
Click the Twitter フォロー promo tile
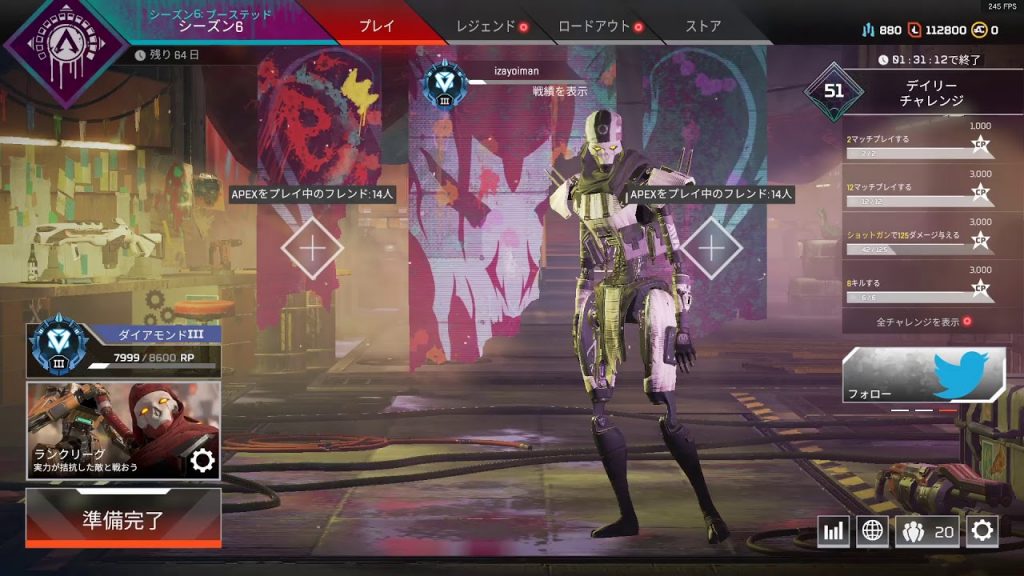click(x=923, y=375)
